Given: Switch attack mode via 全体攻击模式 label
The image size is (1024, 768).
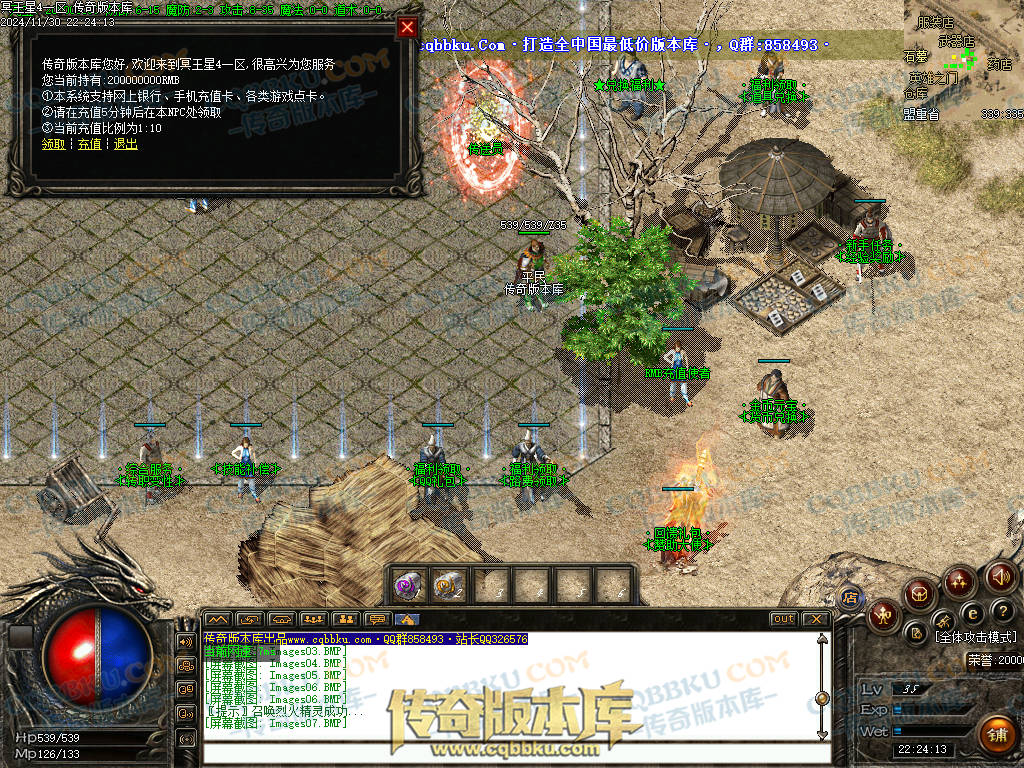Looking at the screenshot, I should pyautogui.click(x=975, y=637).
